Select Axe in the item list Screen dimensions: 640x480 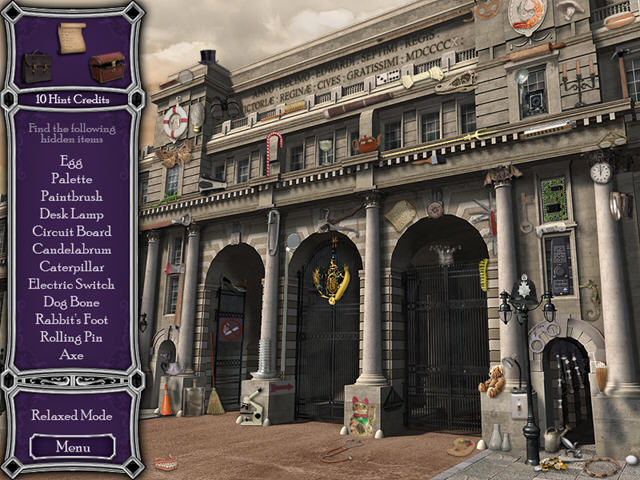pyautogui.click(x=72, y=354)
